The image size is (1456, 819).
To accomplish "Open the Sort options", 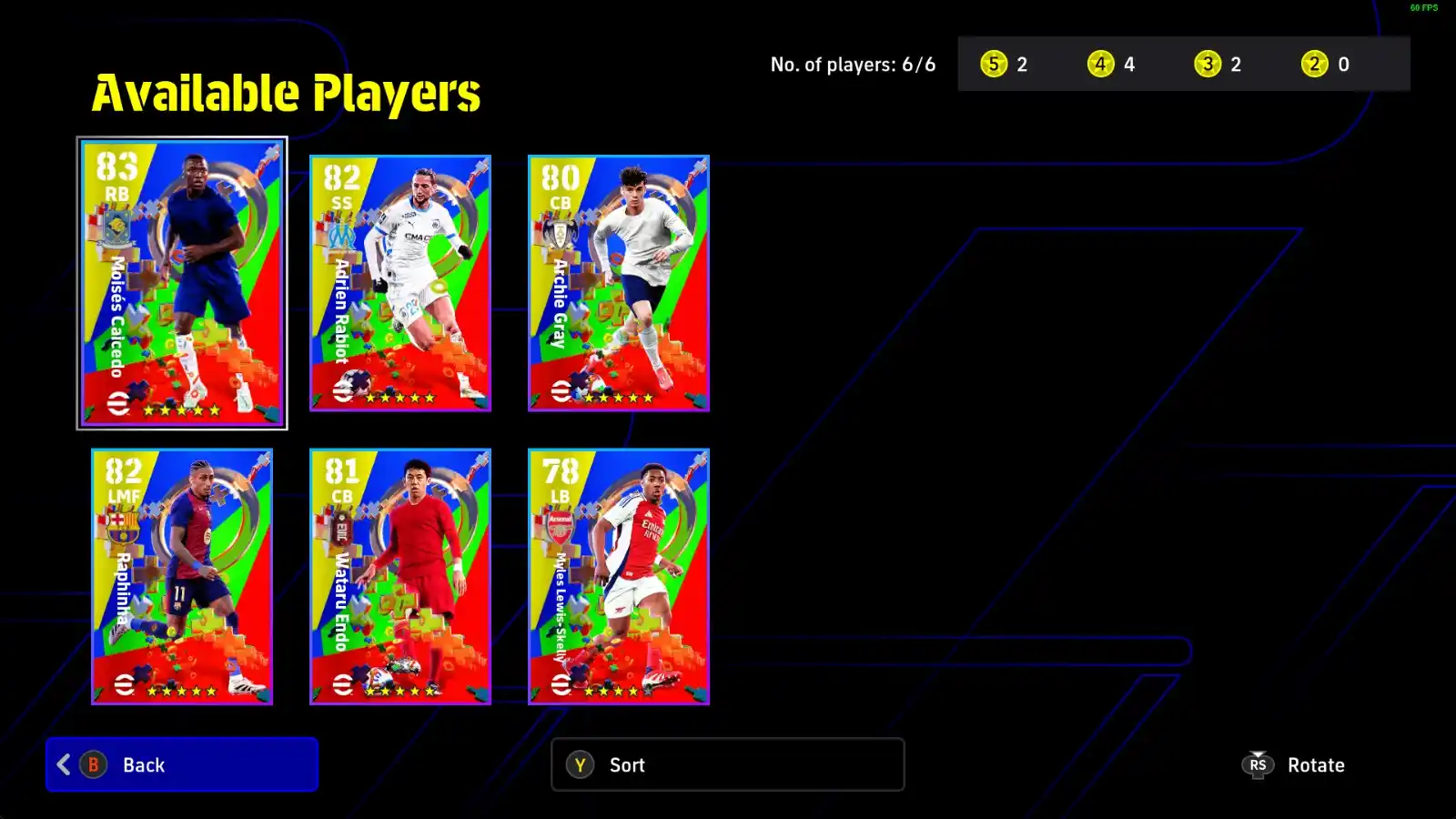I will pos(727,764).
